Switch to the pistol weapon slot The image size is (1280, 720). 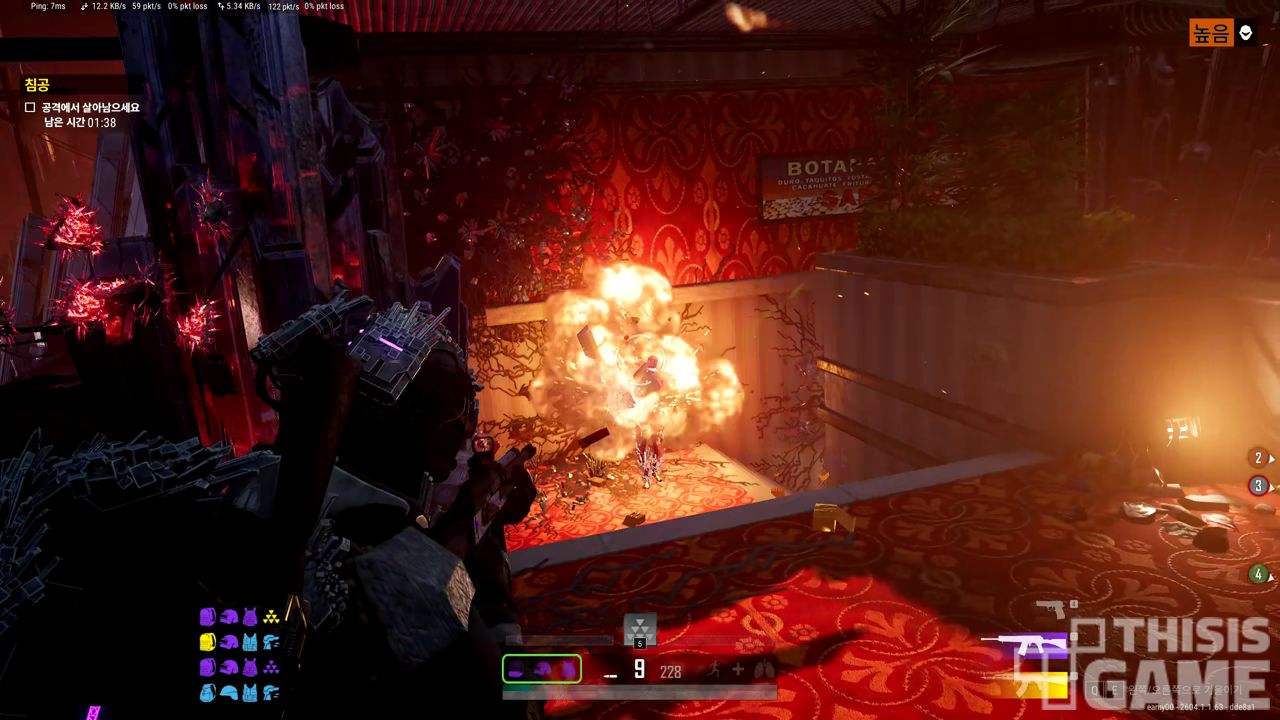(x=1050, y=607)
